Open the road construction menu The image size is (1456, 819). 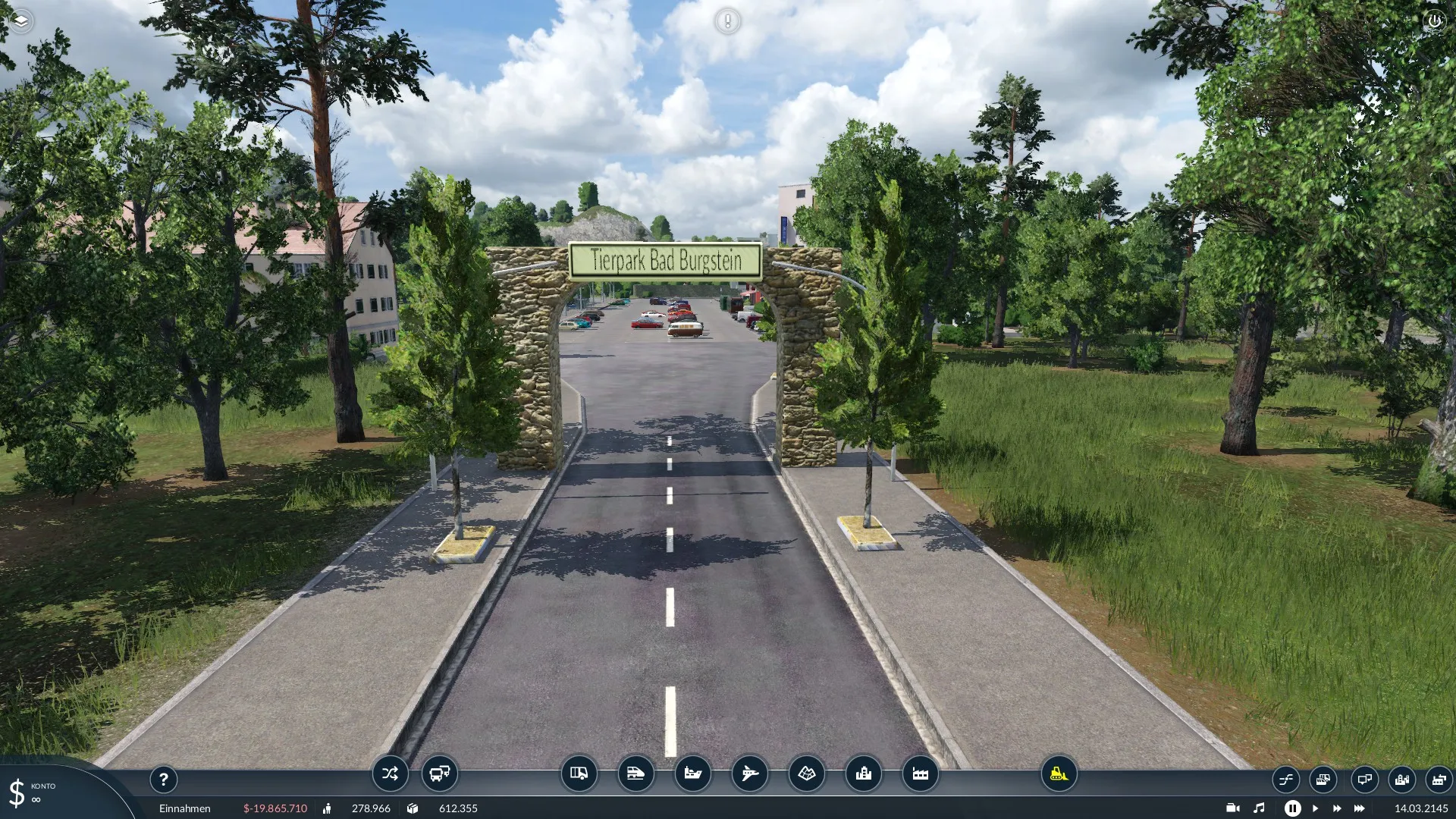[579, 774]
